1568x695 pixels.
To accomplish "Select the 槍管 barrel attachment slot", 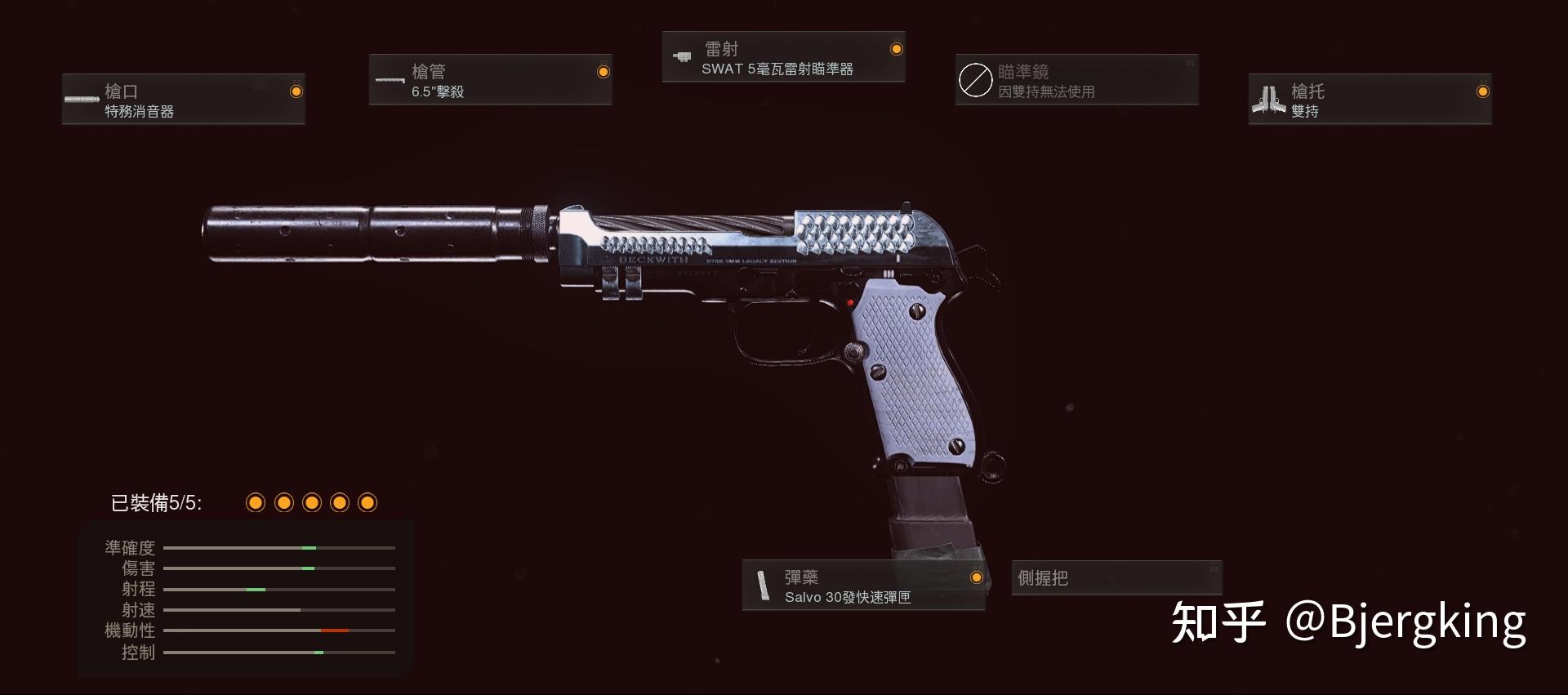I will coord(490,80).
